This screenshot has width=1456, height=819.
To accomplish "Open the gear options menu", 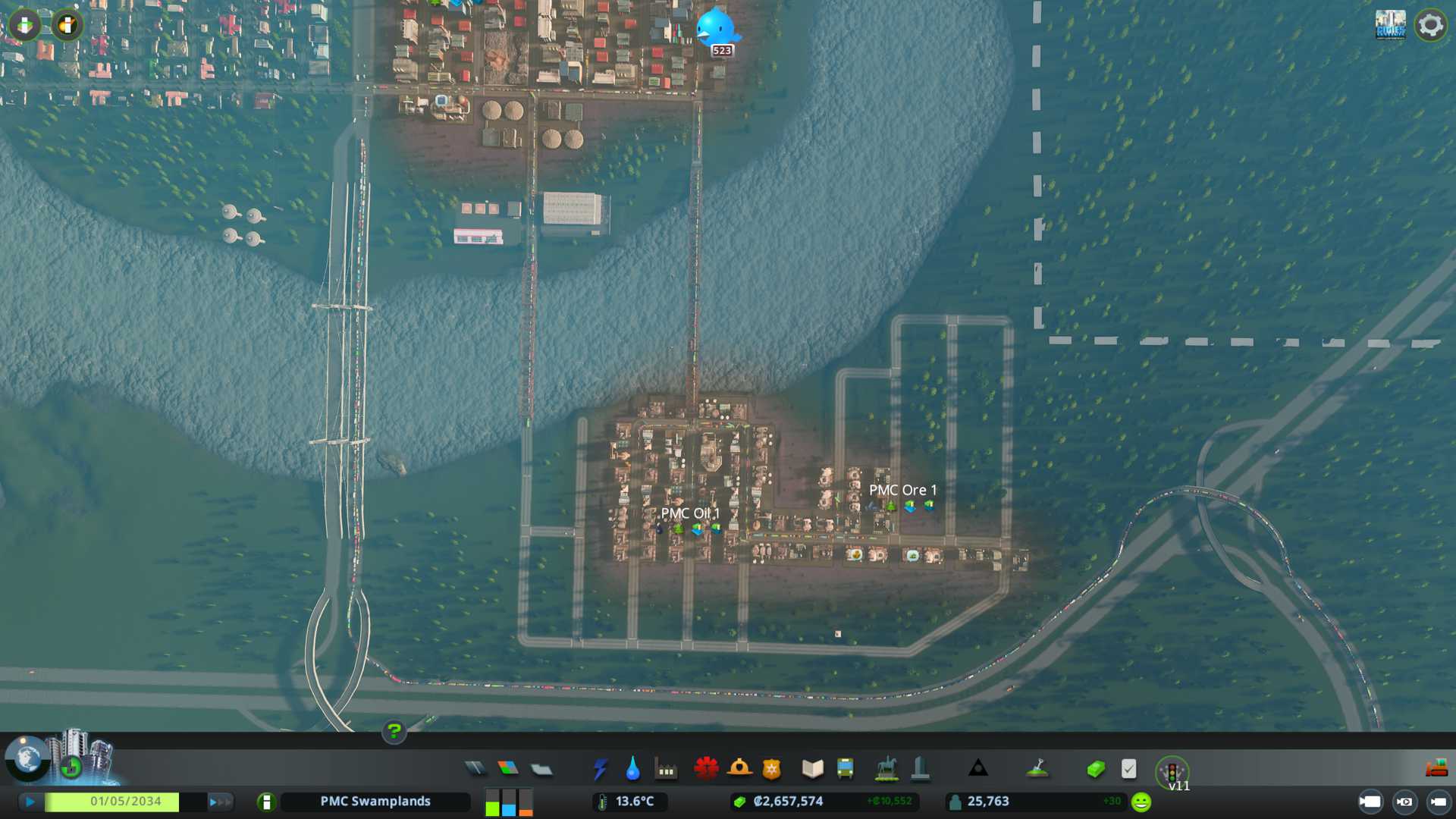I will pos(1431,25).
